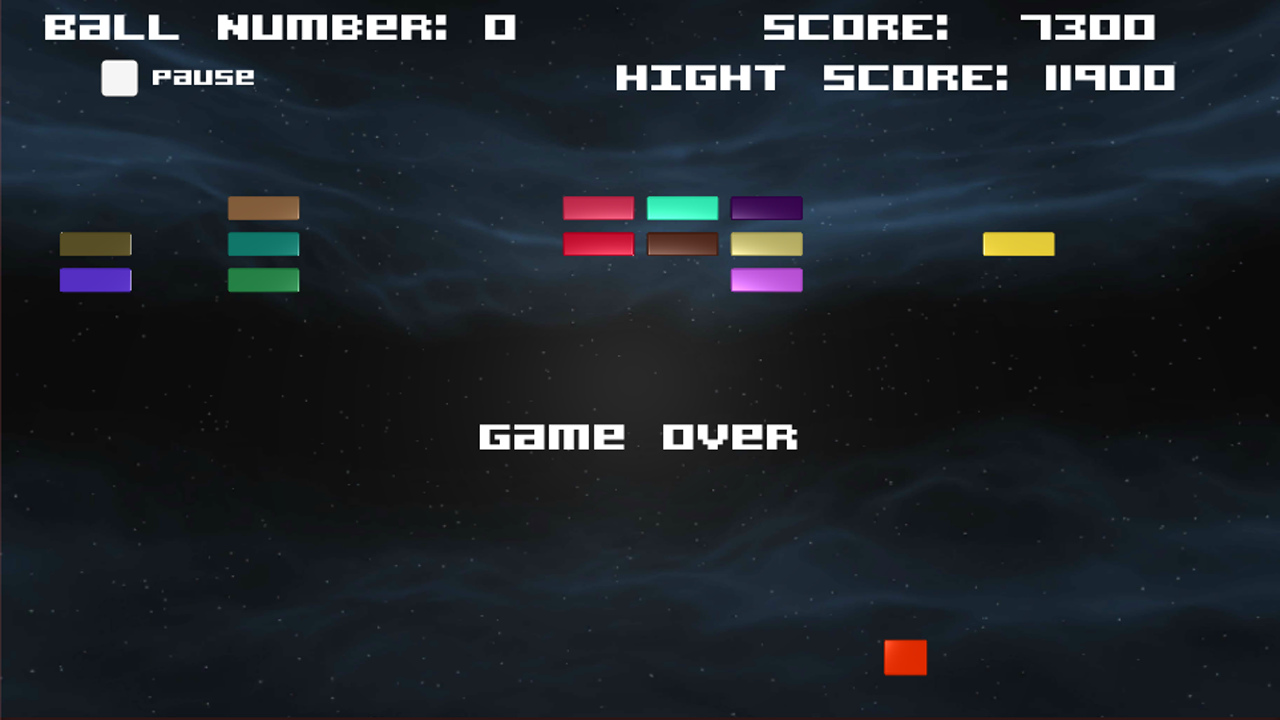Select the blue brick on the far left
This screenshot has height=720, width=1280.
95,280
